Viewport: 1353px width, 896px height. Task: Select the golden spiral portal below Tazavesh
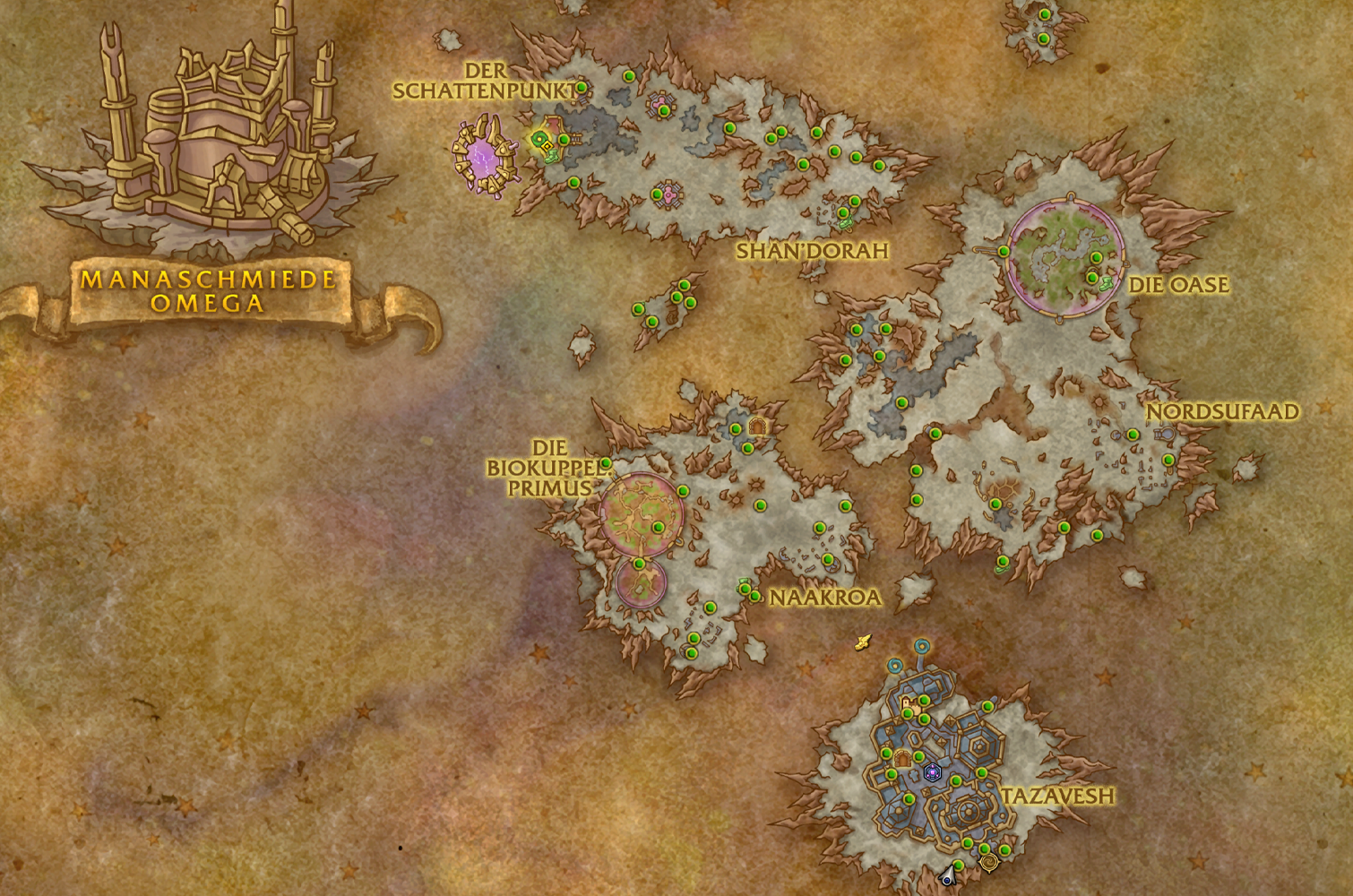[989, 862]
